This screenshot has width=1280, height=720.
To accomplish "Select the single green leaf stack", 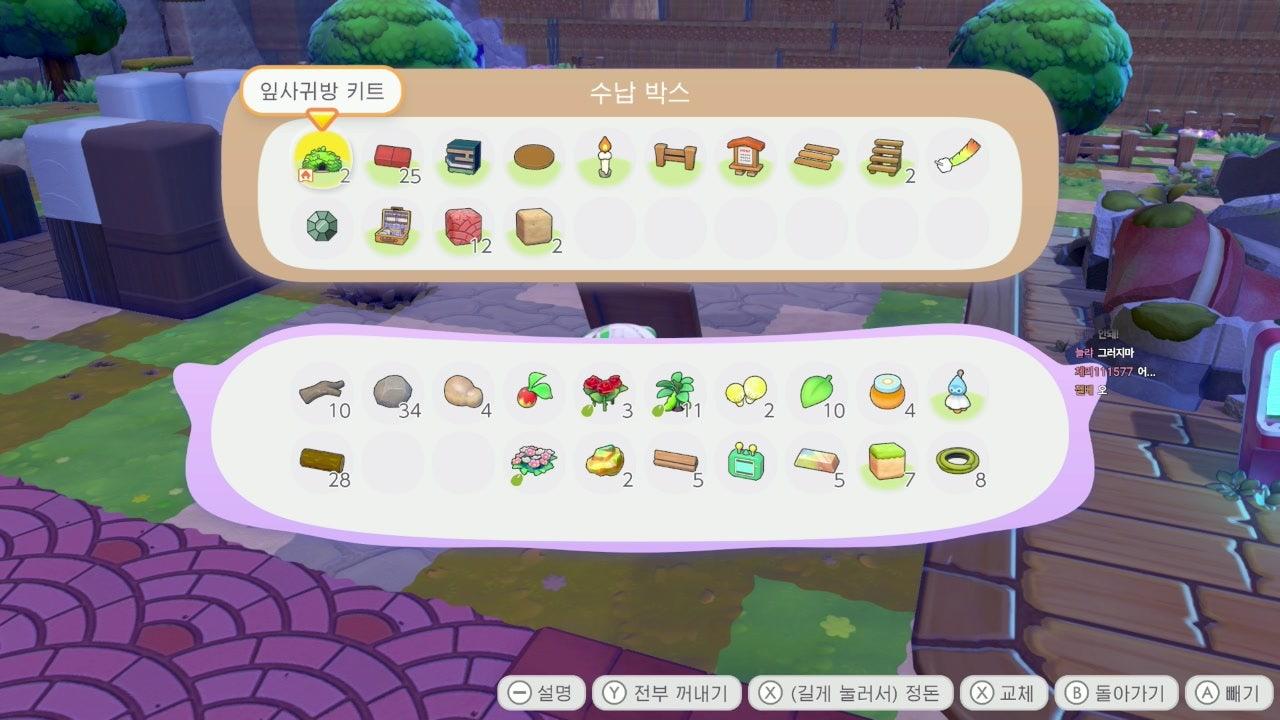I will click(816, 392).
